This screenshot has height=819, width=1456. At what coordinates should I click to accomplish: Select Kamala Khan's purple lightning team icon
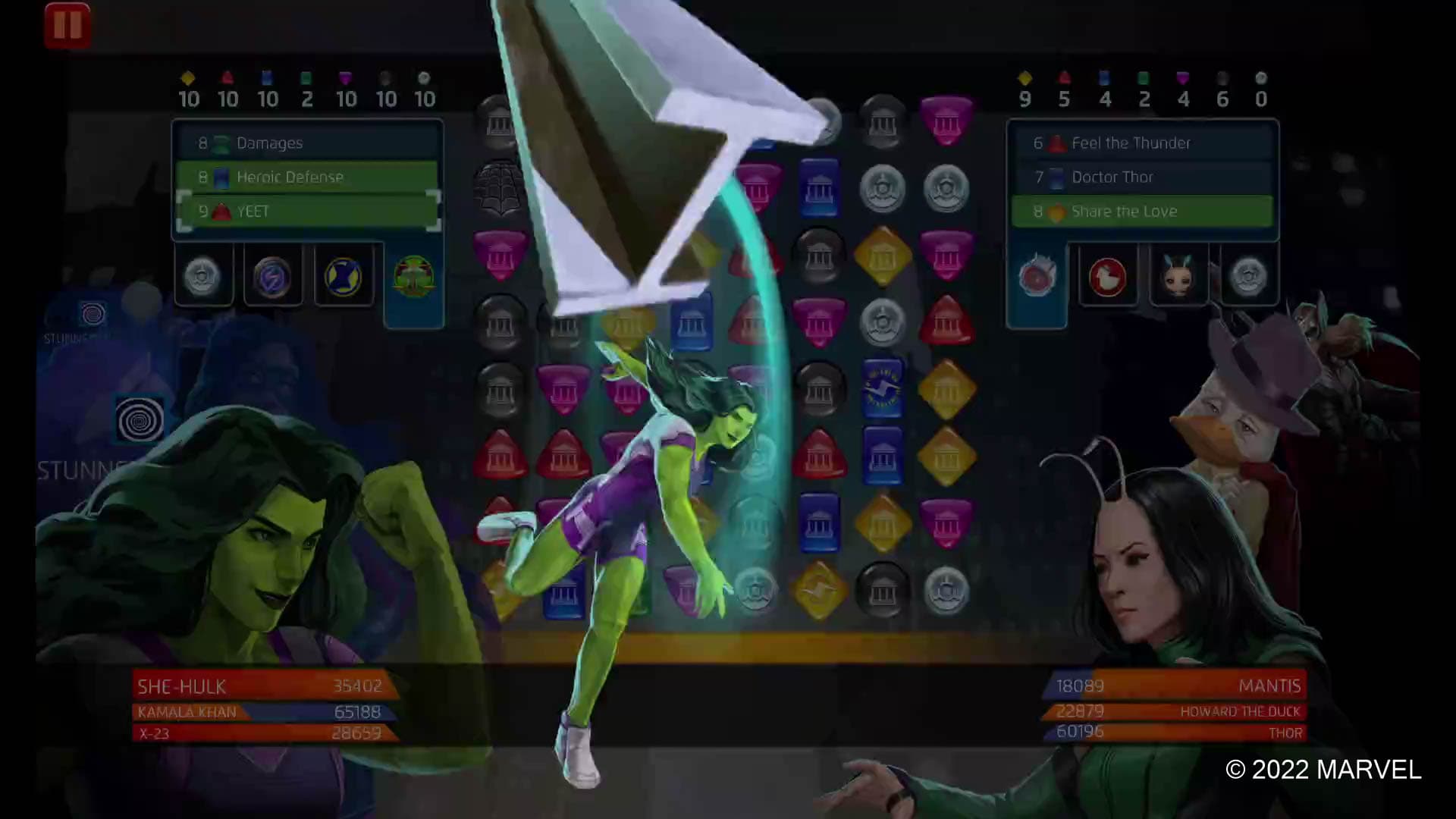tap(273, 276)
